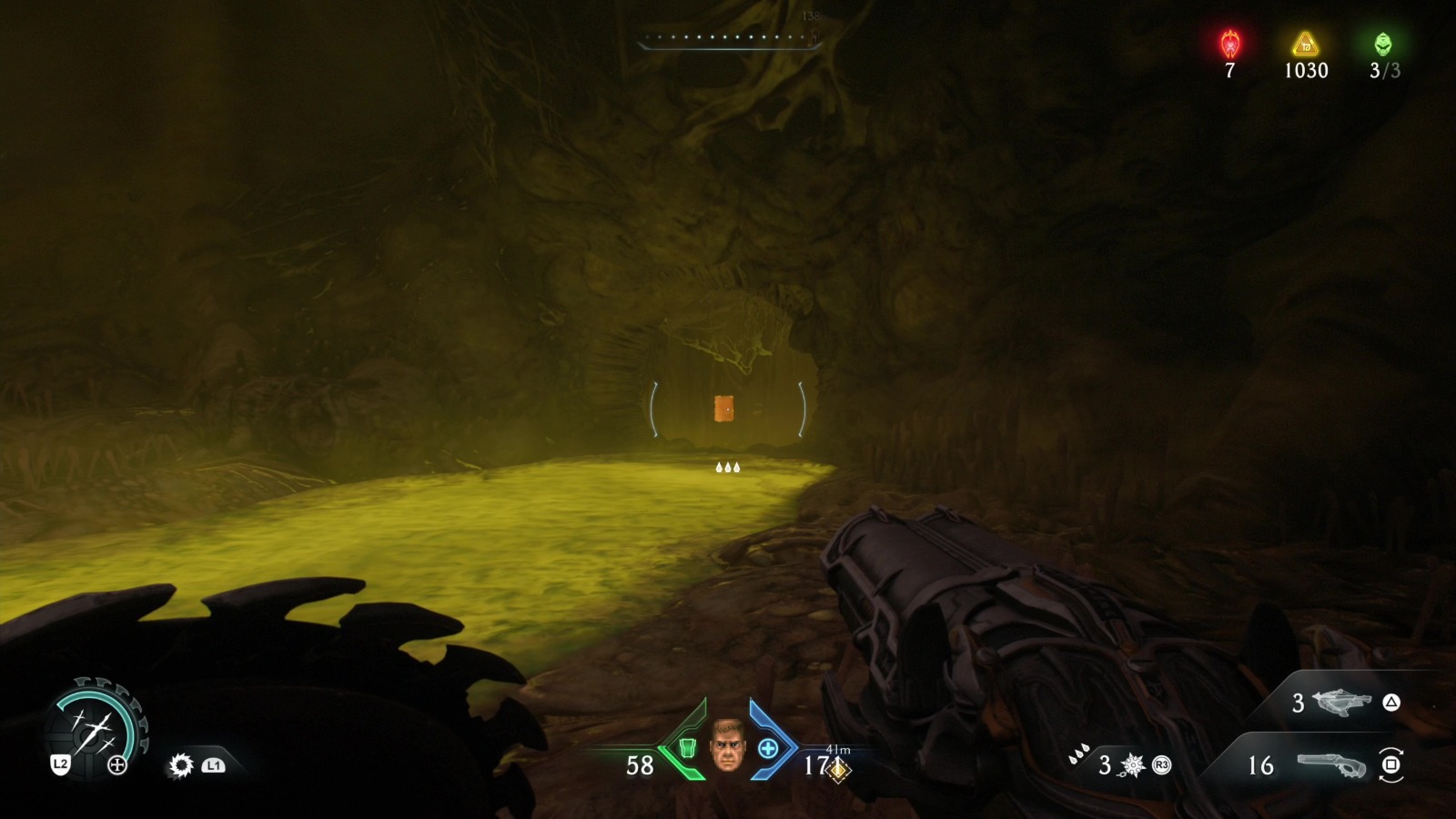Screen dimensions: 1456x819
Task: Select the shotgun weapon icon
Action: point(1330,767)
